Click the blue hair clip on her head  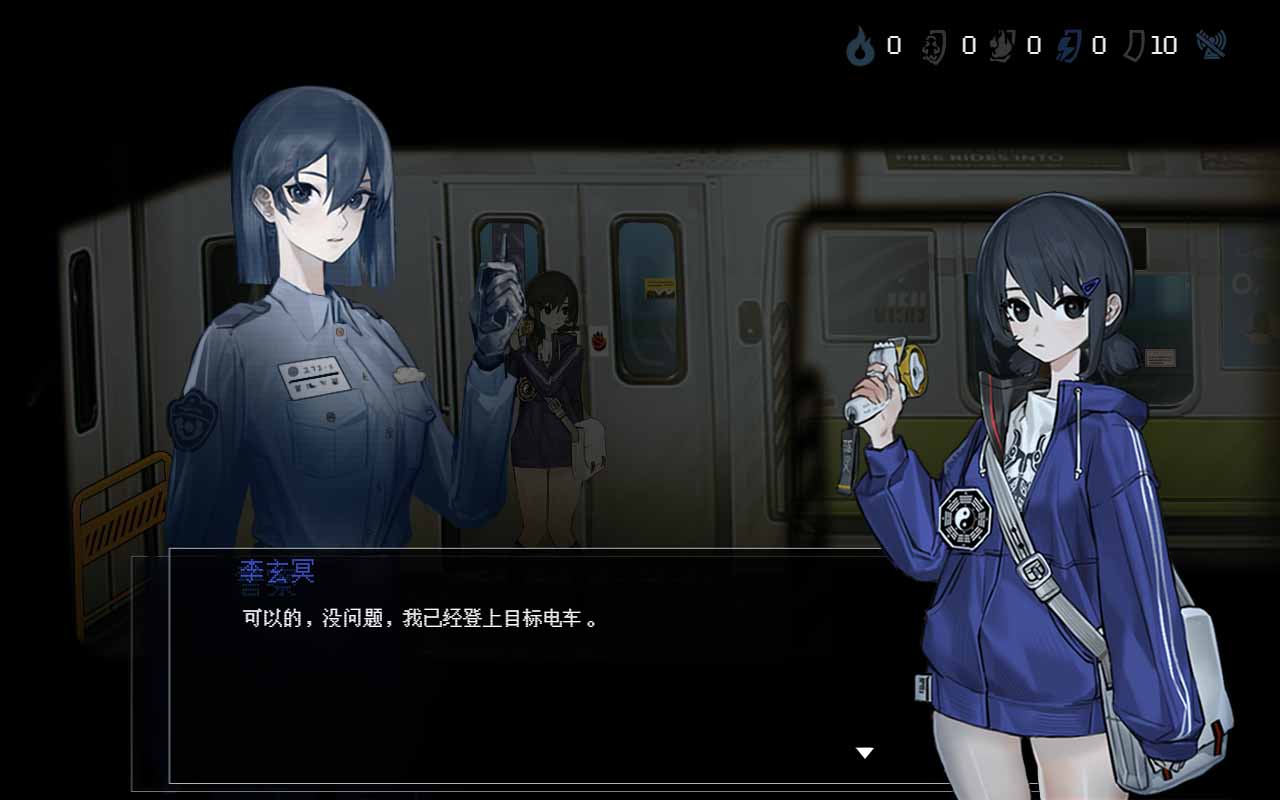click(1092, 286)
